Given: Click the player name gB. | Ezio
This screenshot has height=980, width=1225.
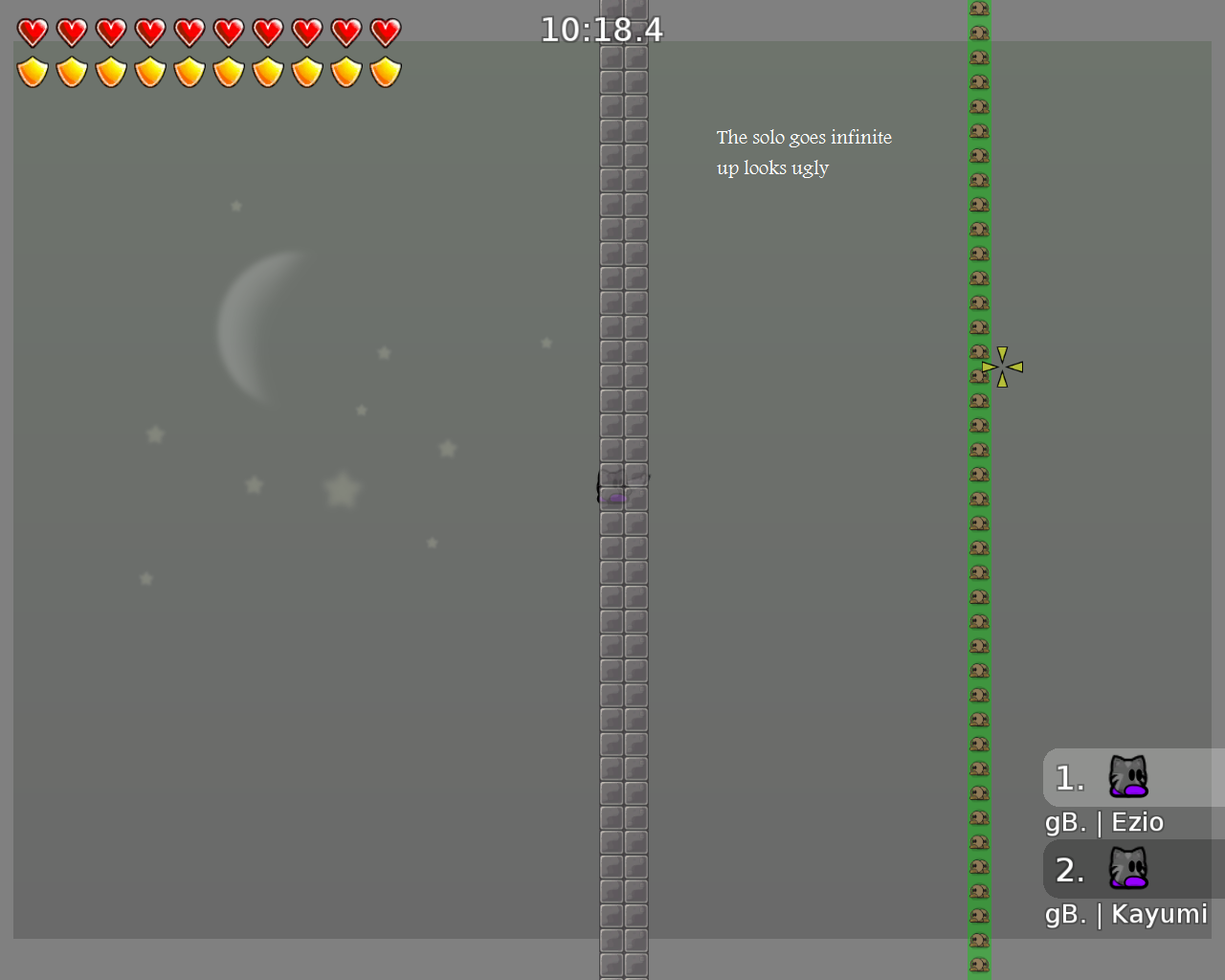Looking at the screenshot, I should coord(1105,821).
